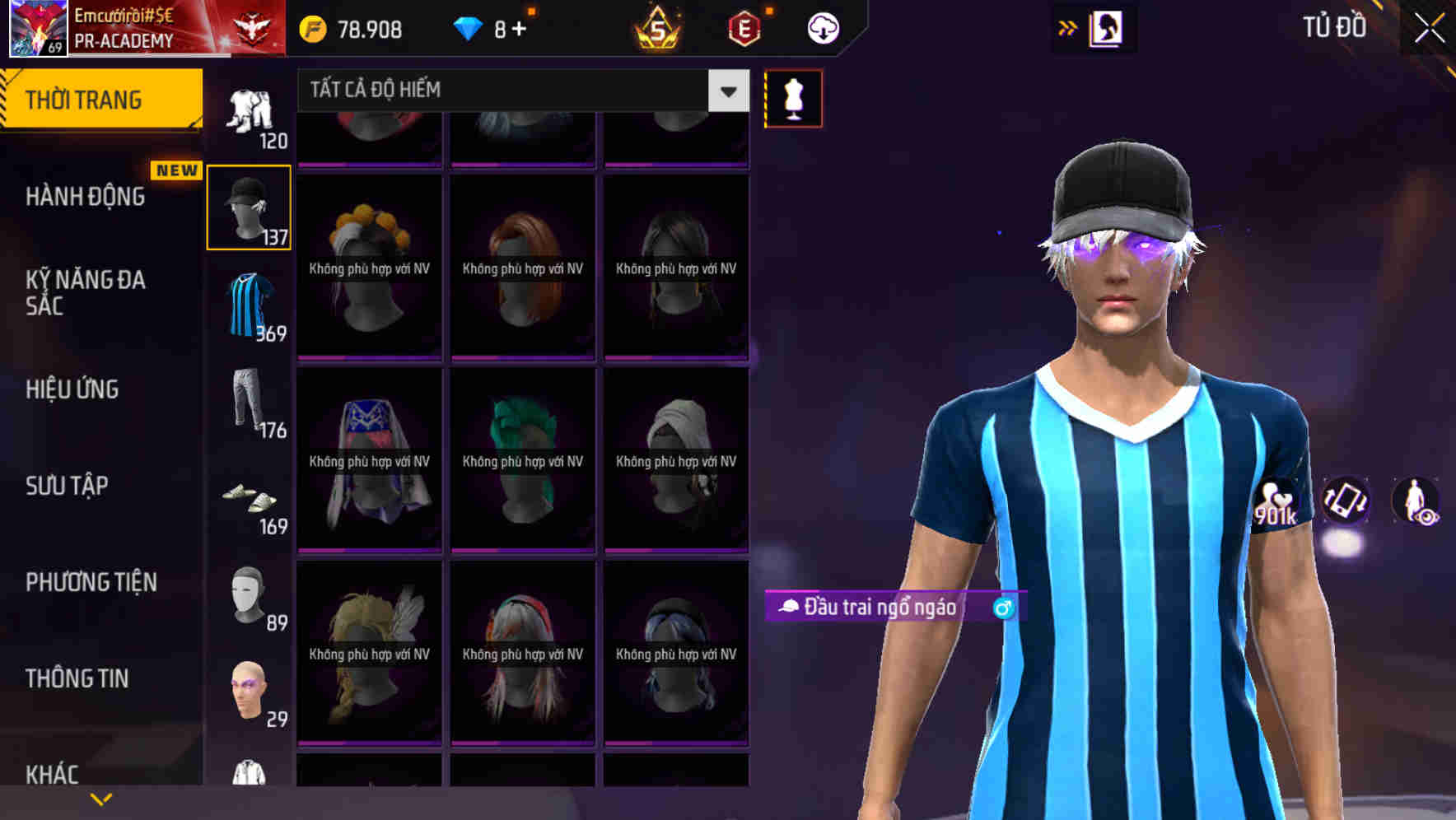Click the purple-eyed head item showing 29
1456x820 pixels.
pyautogui.click(x=249, y=692)
